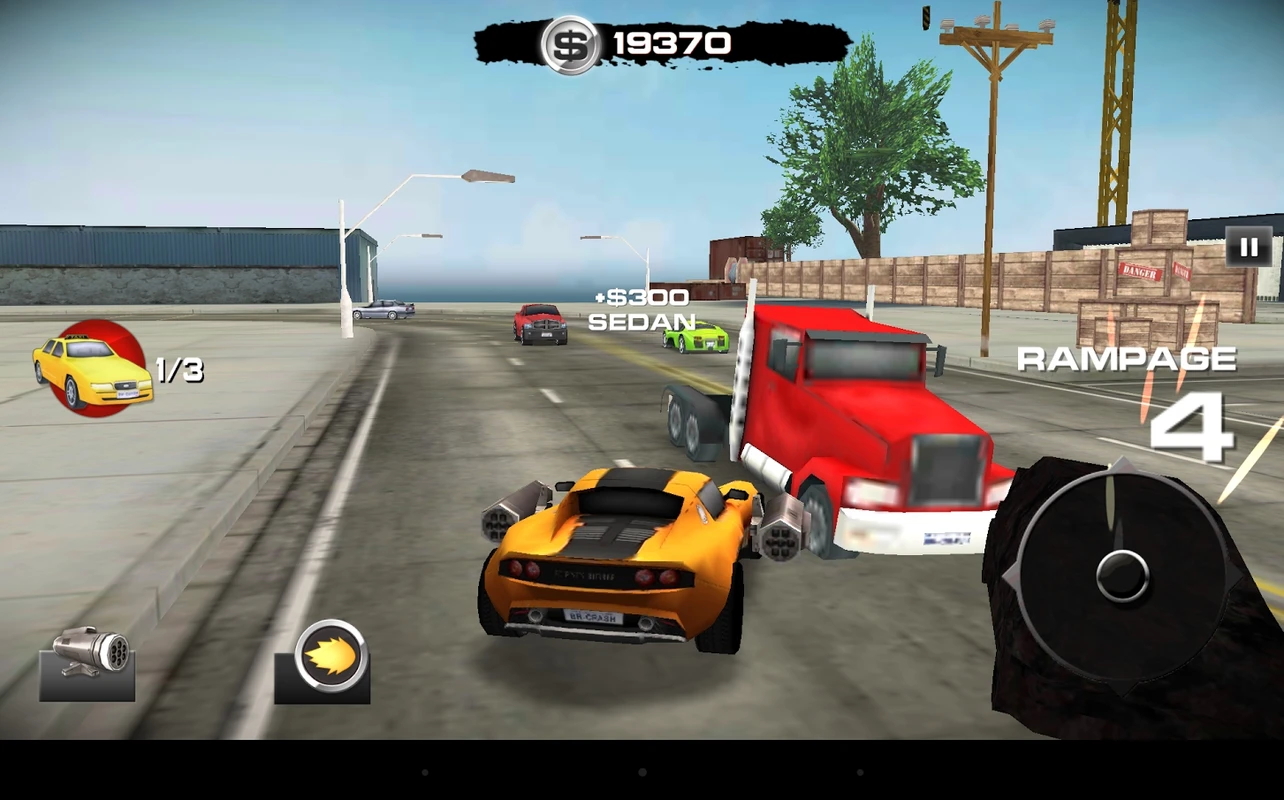Tap the steering joystick knob
Image resolution: width=1284 pixels, height=800 pixels.
pyautogui.click(x=1122, y=575)
